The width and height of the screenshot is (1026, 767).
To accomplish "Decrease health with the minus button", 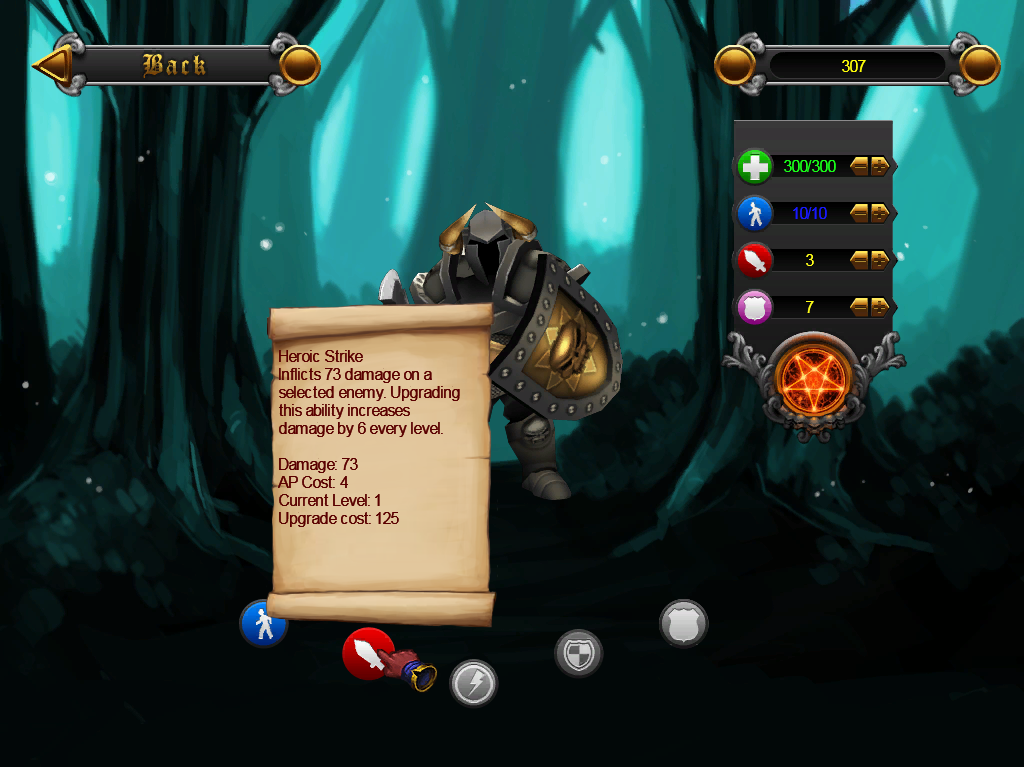I will pyautogui.click(x=860, y=166).
